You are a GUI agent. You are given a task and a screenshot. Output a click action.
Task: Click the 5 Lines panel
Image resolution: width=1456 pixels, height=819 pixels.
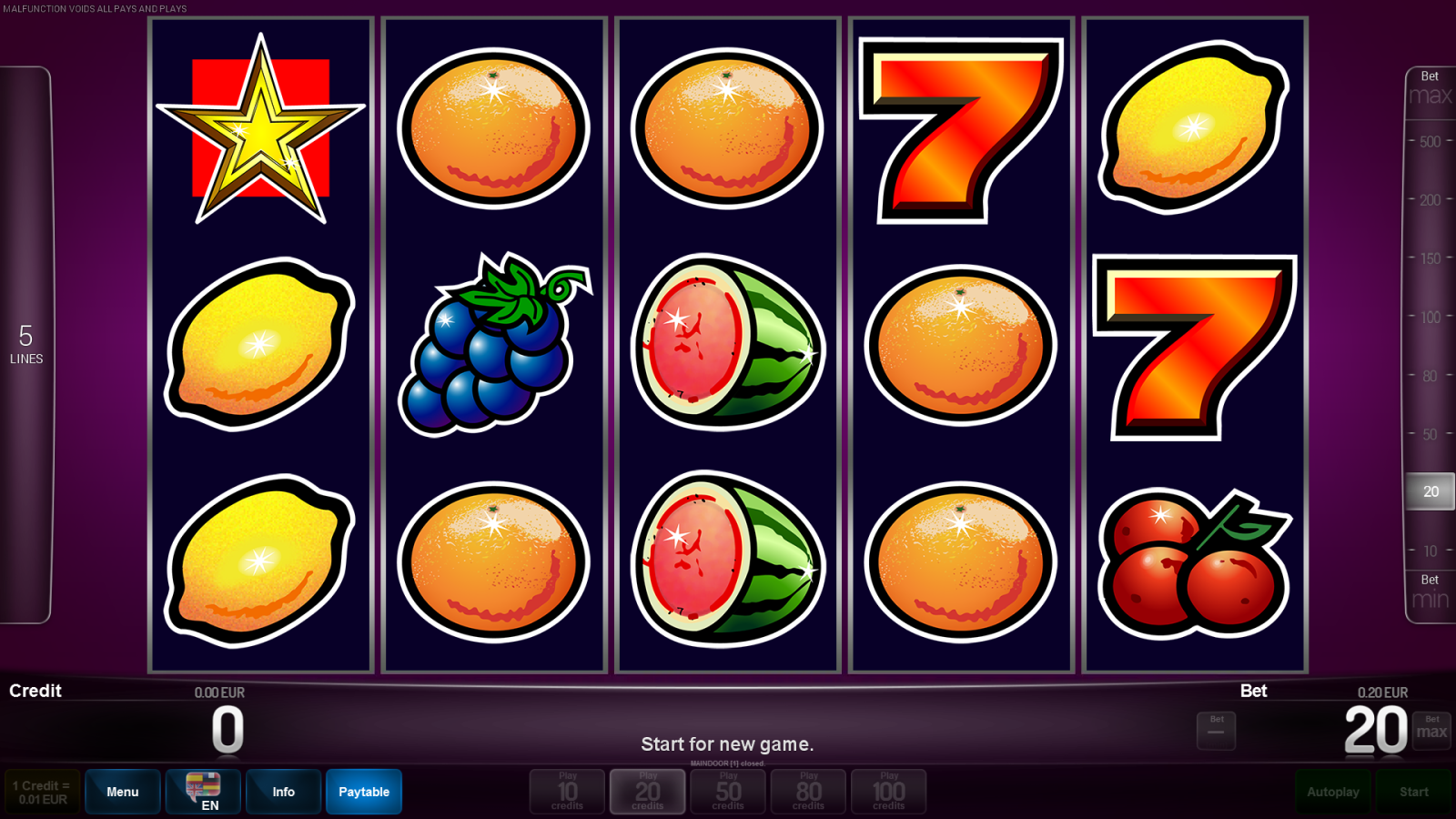pyautogui.click(x=26, y=344)
